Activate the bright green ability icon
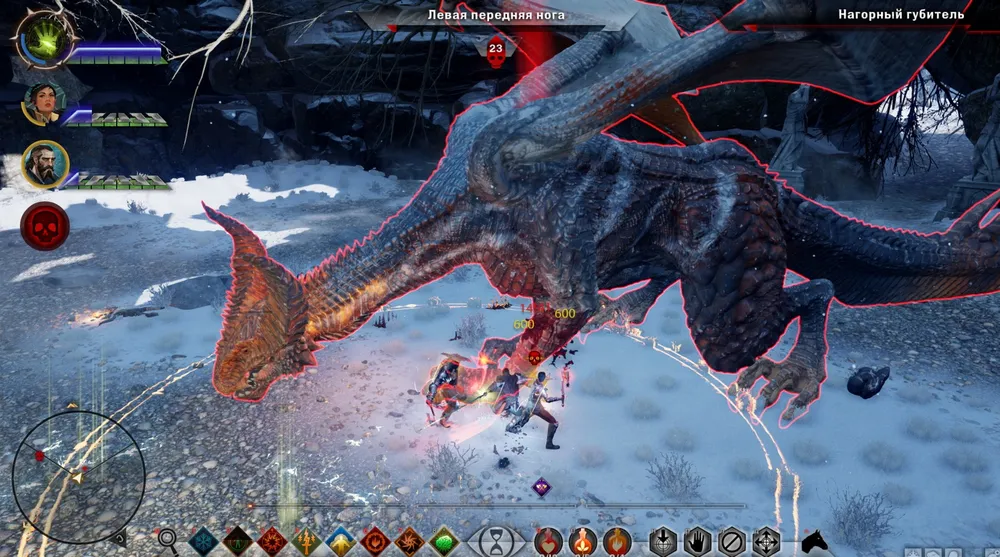The width and height of the screenshot is (1000, 557). coord(444,542)
